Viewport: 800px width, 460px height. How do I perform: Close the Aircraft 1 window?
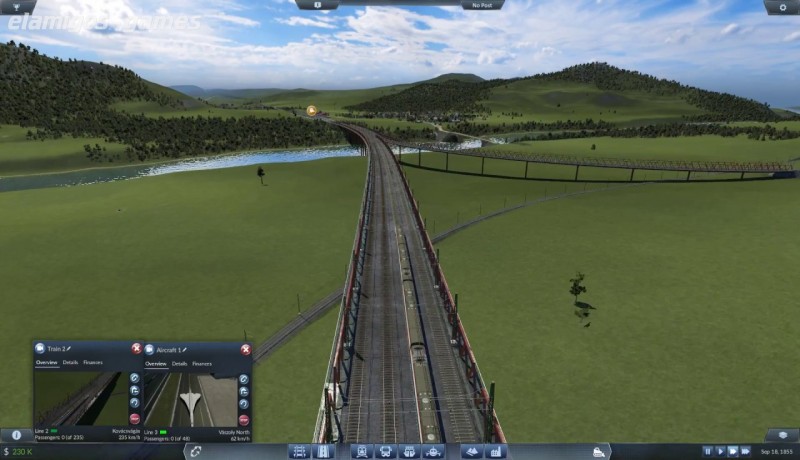coord(245,349)
